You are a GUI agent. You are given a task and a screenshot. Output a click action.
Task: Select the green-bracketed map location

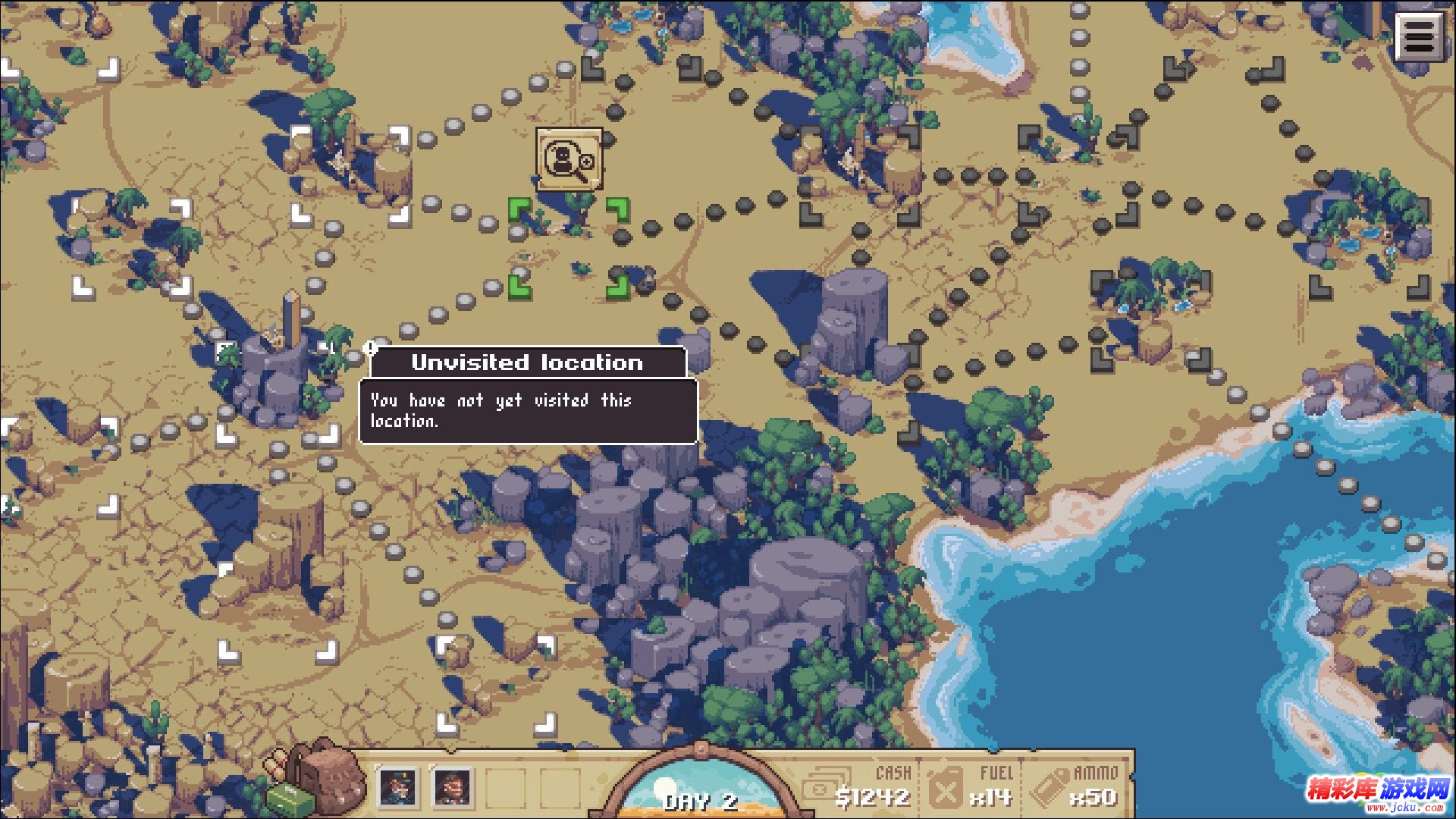coord(569,246)
